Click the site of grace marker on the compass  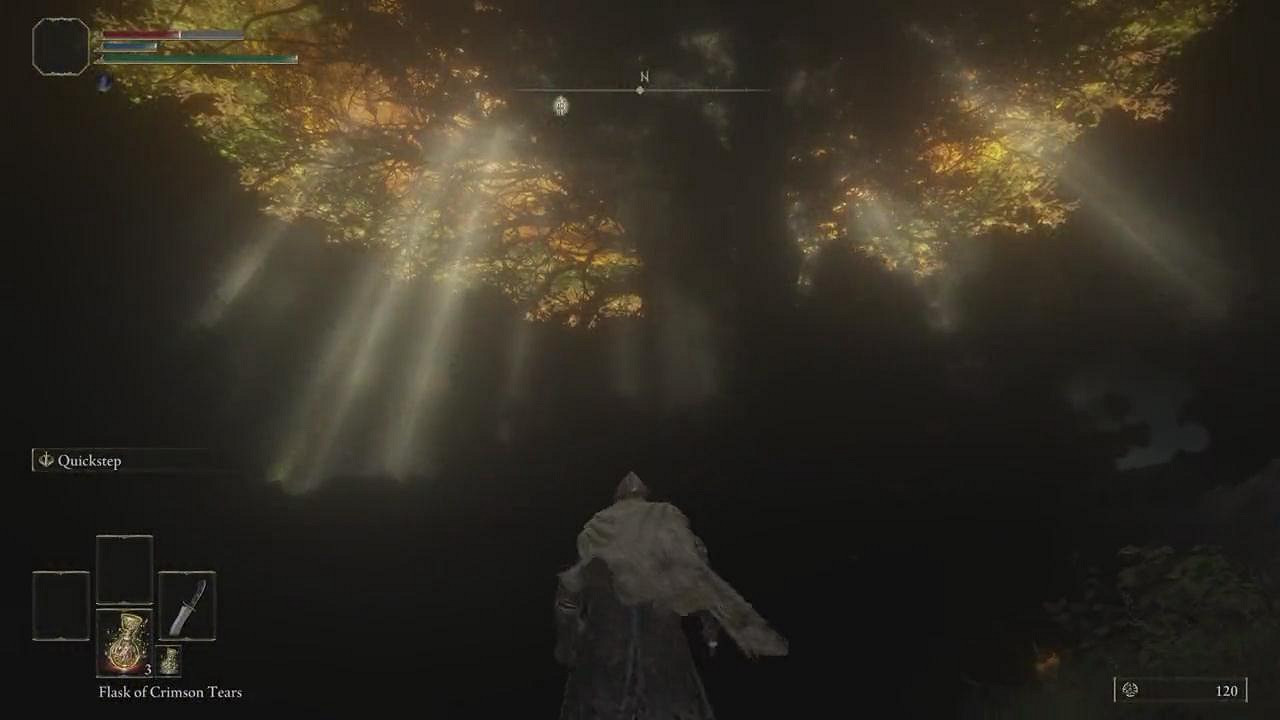tap(559, 105)
